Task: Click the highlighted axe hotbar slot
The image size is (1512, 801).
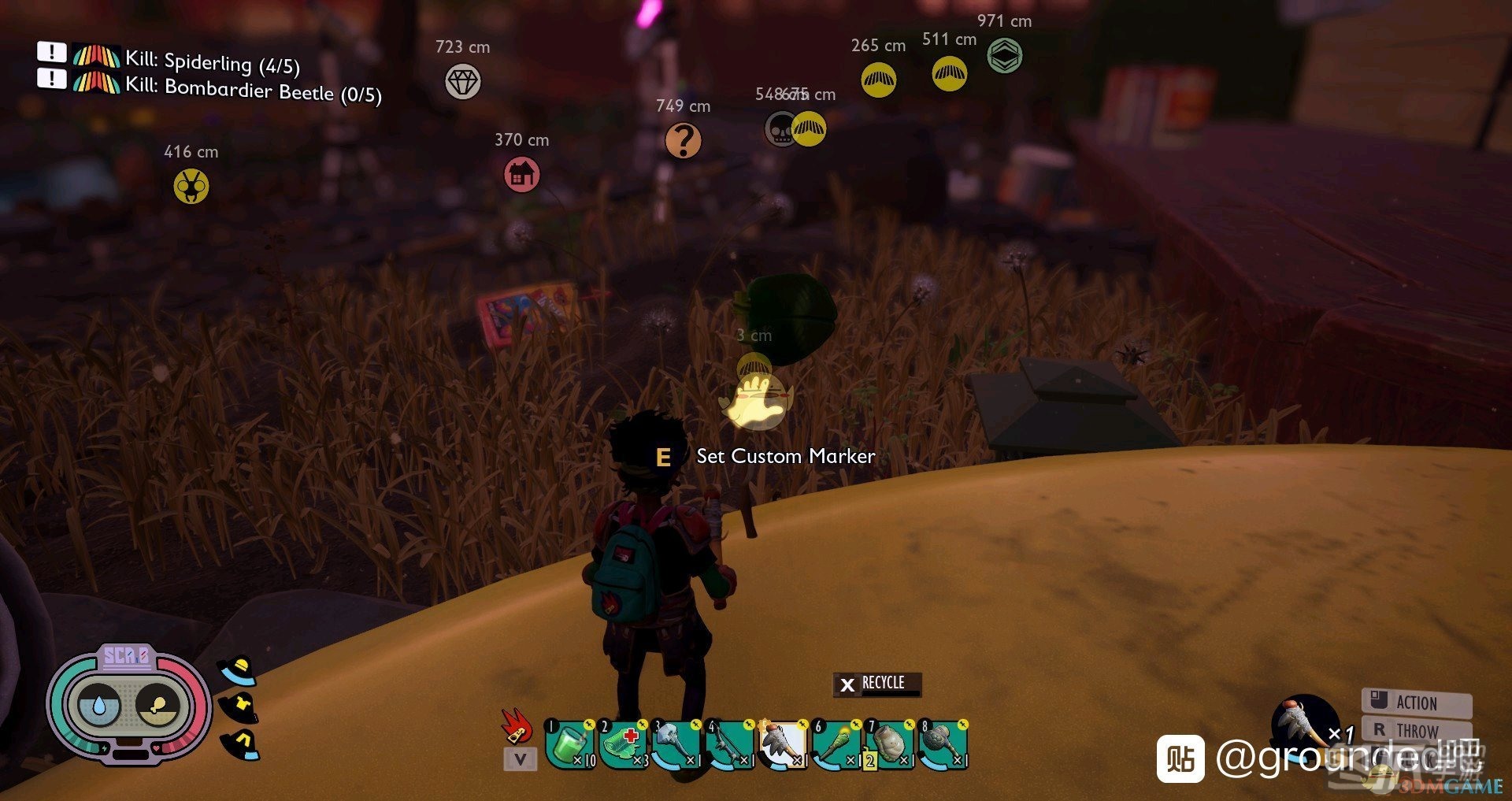Action: click(782, 744)
